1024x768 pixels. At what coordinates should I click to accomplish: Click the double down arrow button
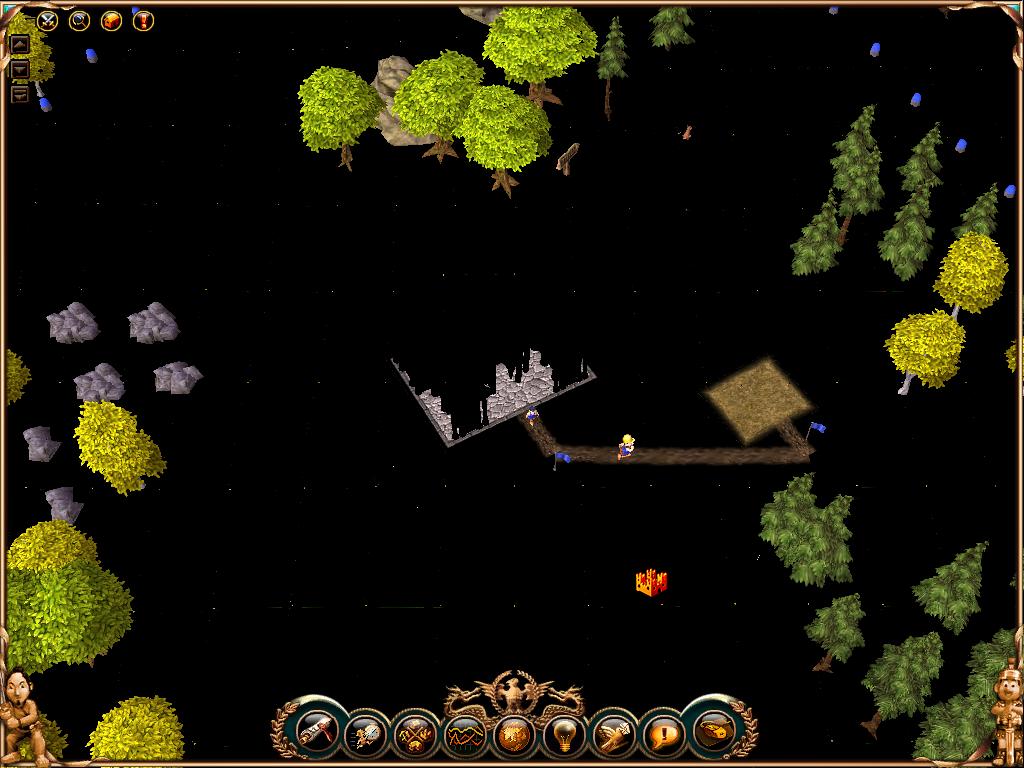[x=19, y=95]
